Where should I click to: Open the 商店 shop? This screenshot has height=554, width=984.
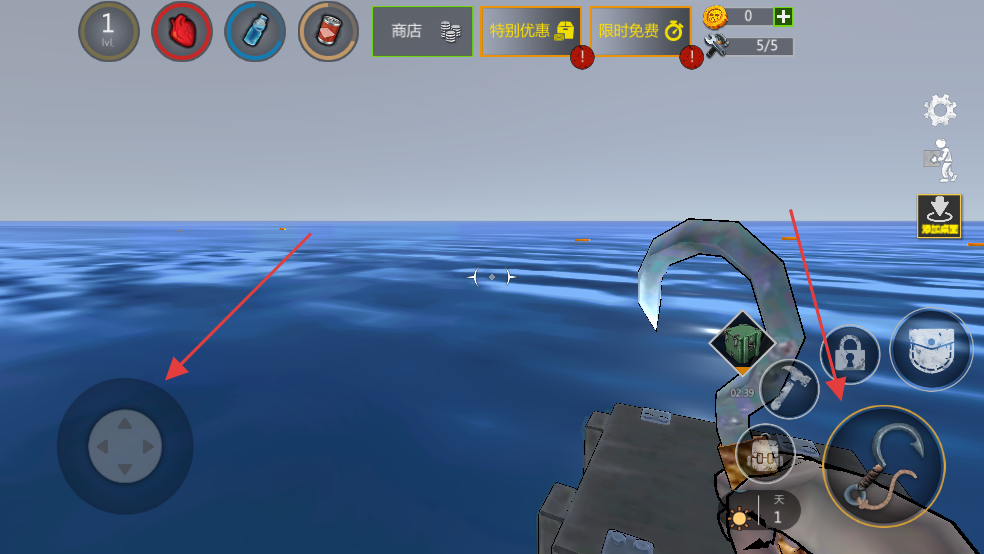tap(422, 31)
